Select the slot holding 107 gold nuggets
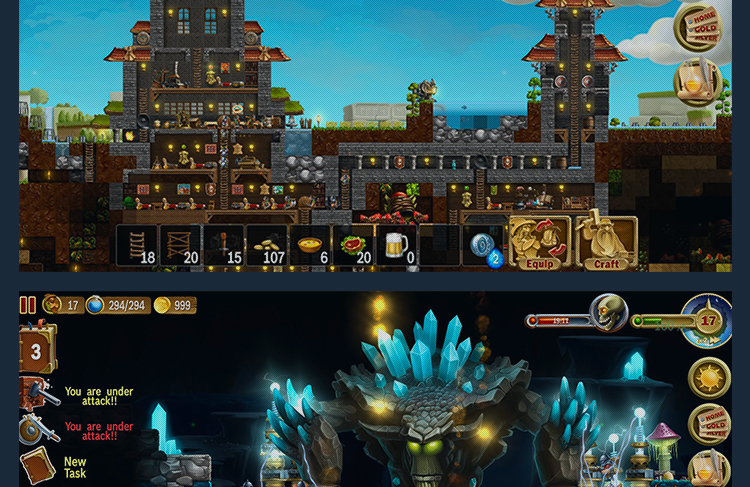750x487 pixels. (x=267, y=245)
